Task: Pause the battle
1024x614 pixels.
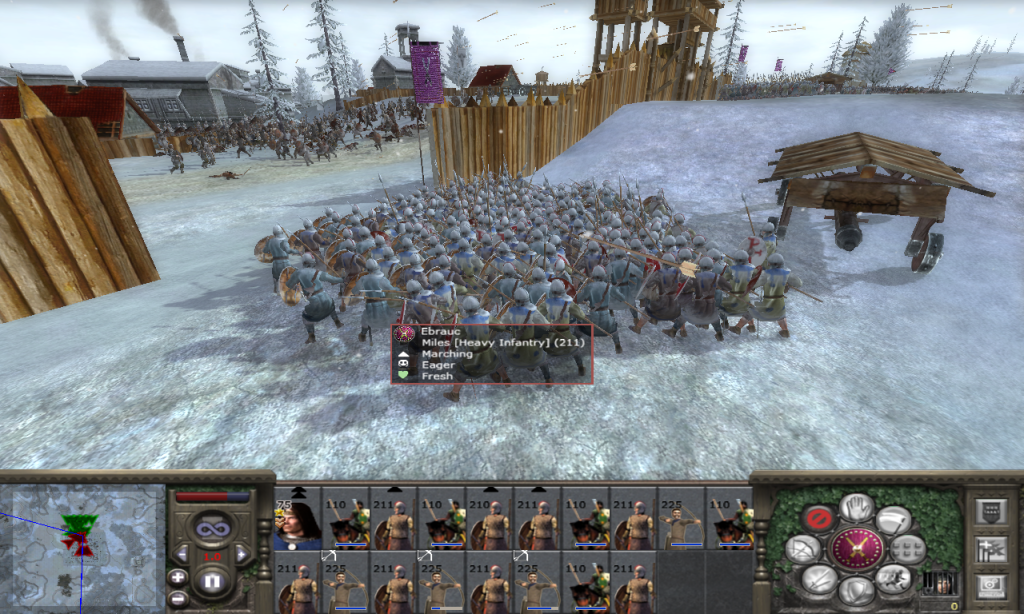Action: [x=211, y=580]
